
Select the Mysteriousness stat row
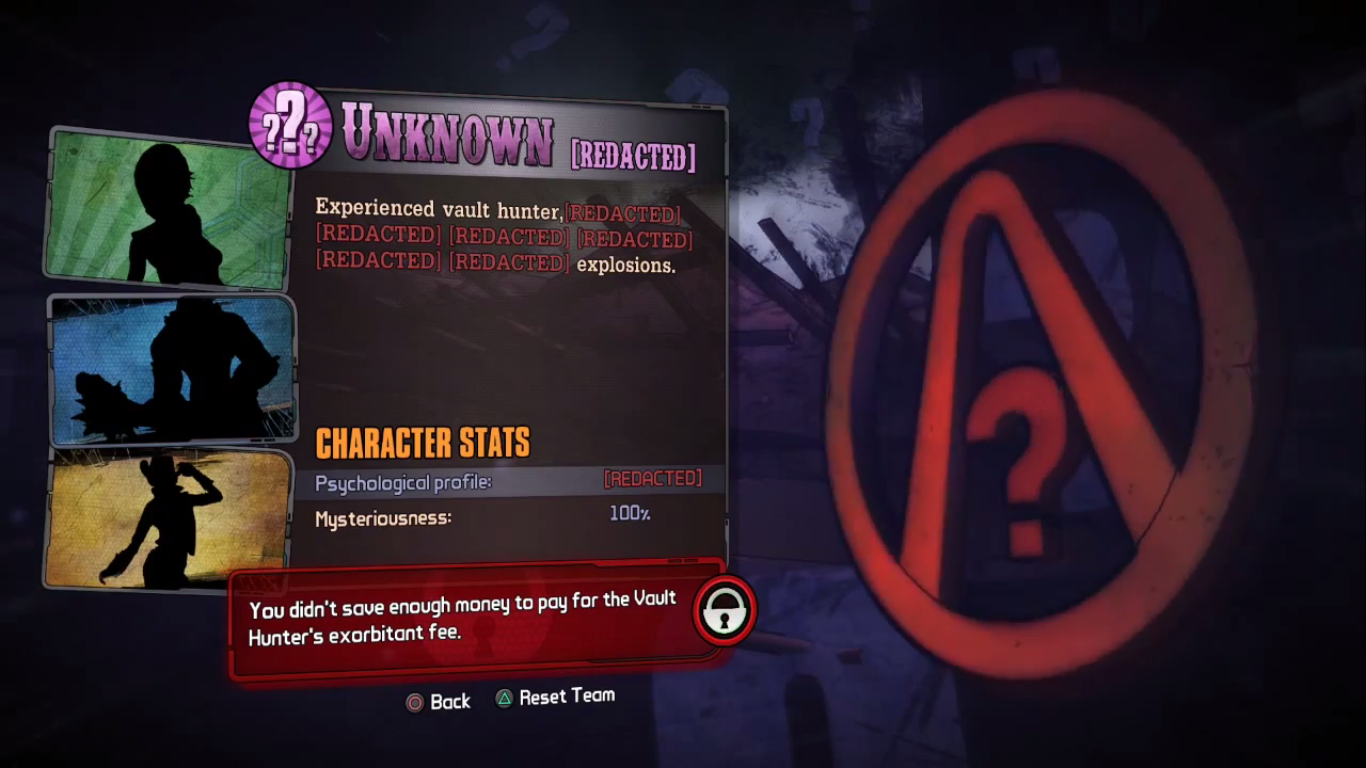click(x=508, y=517)
